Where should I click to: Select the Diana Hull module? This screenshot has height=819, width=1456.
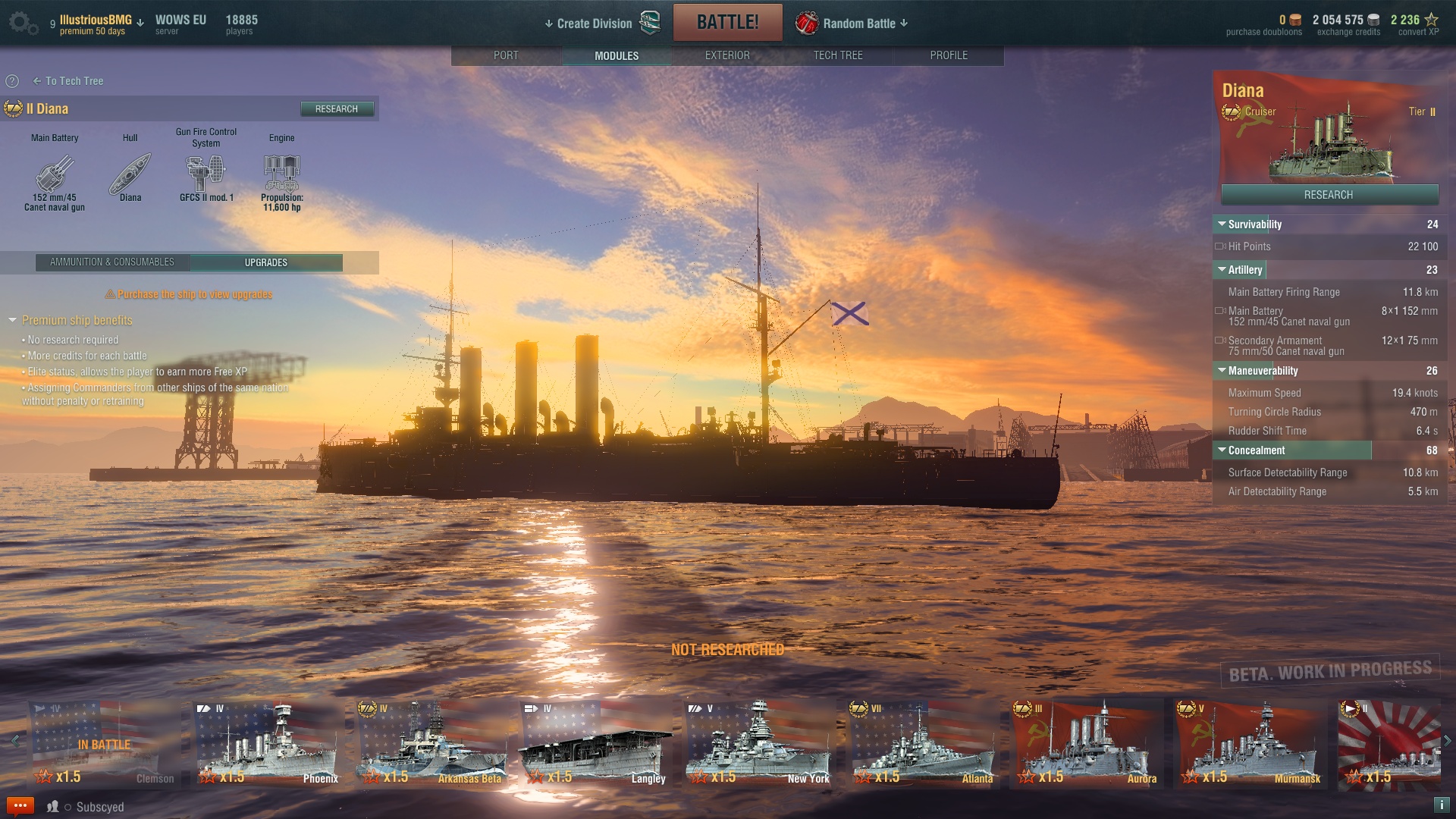click(130, 174)
